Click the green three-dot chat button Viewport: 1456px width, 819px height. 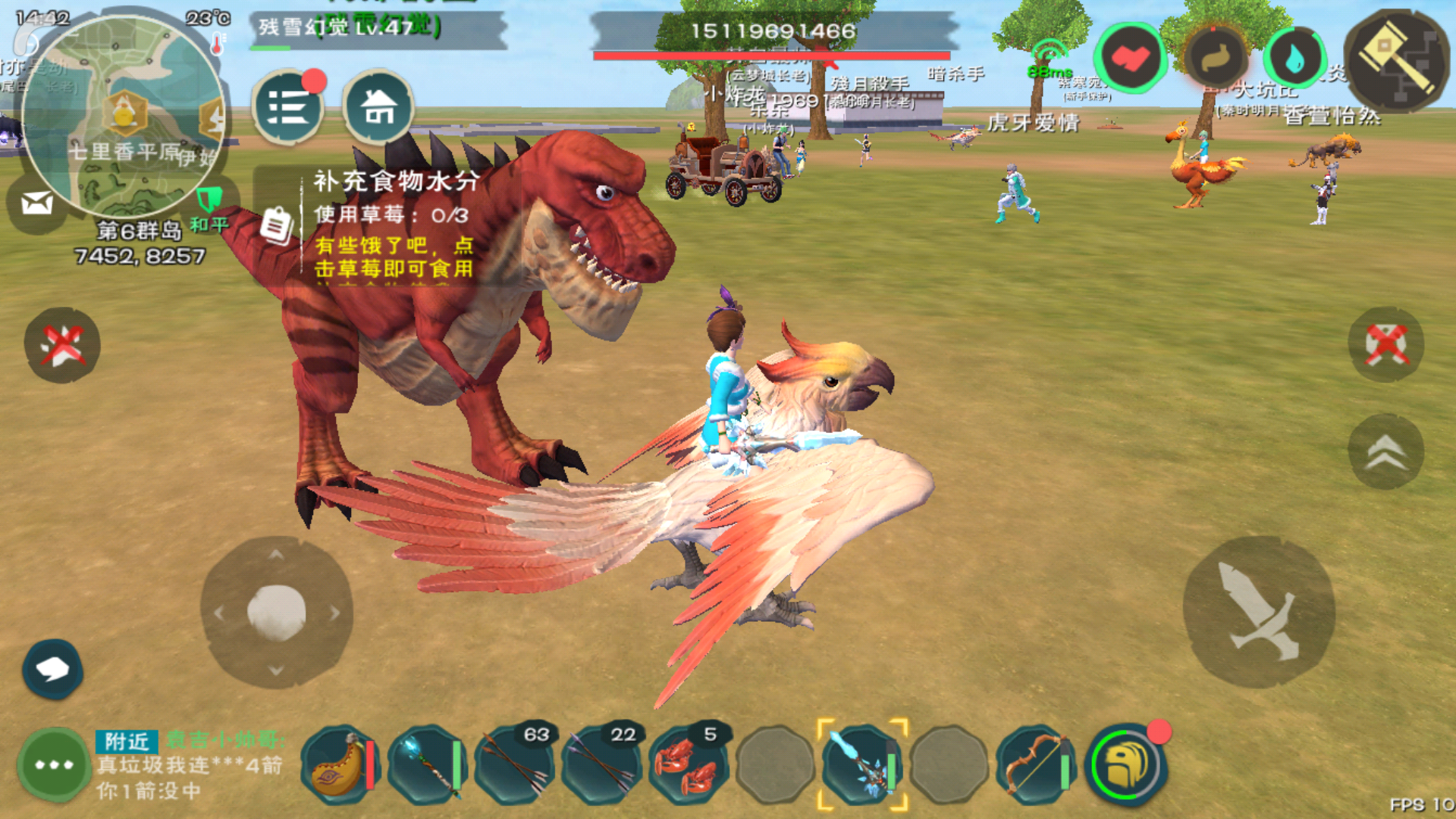point(54,764)
